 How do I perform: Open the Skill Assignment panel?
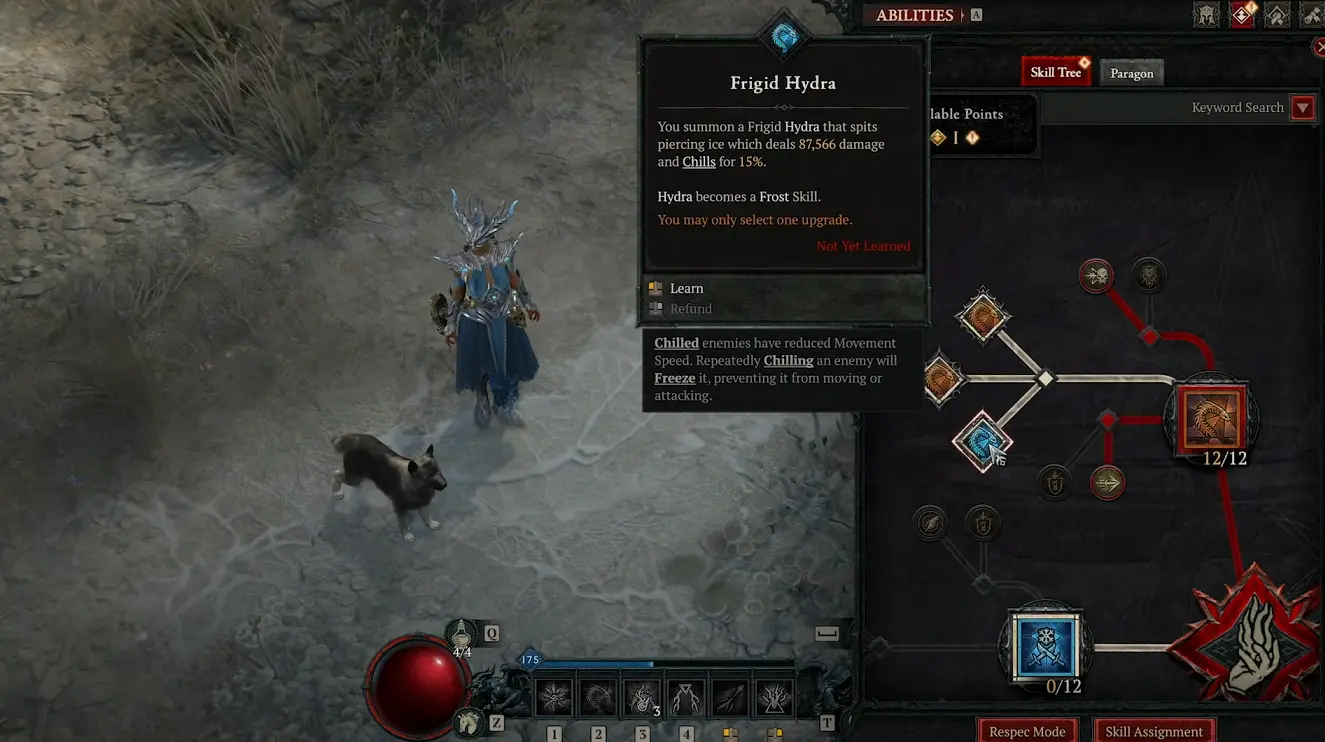coord(1153,731)
